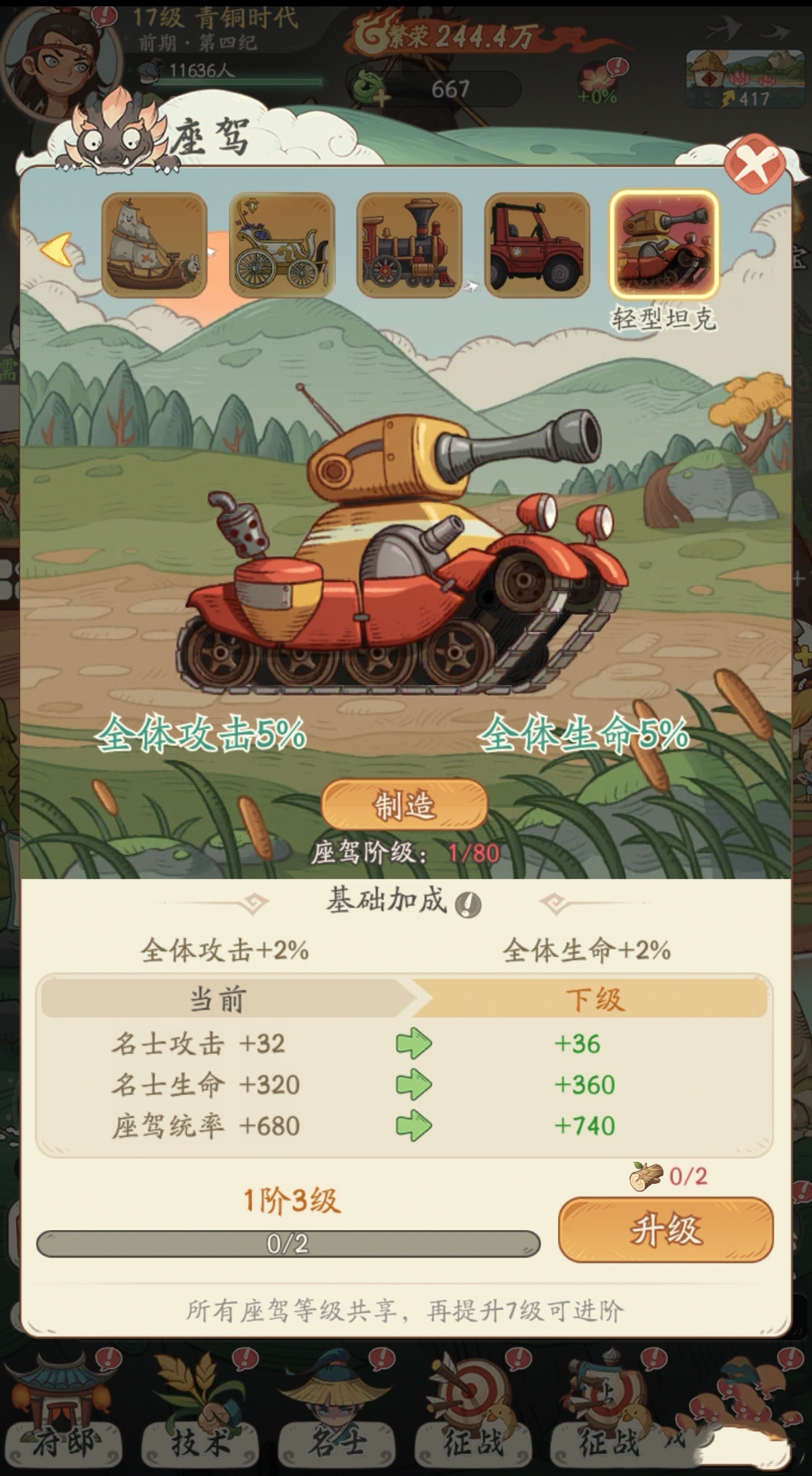Close the 座驾 vehicle panel
This screenshot has width=812, height=1476.
coord(755,164)
